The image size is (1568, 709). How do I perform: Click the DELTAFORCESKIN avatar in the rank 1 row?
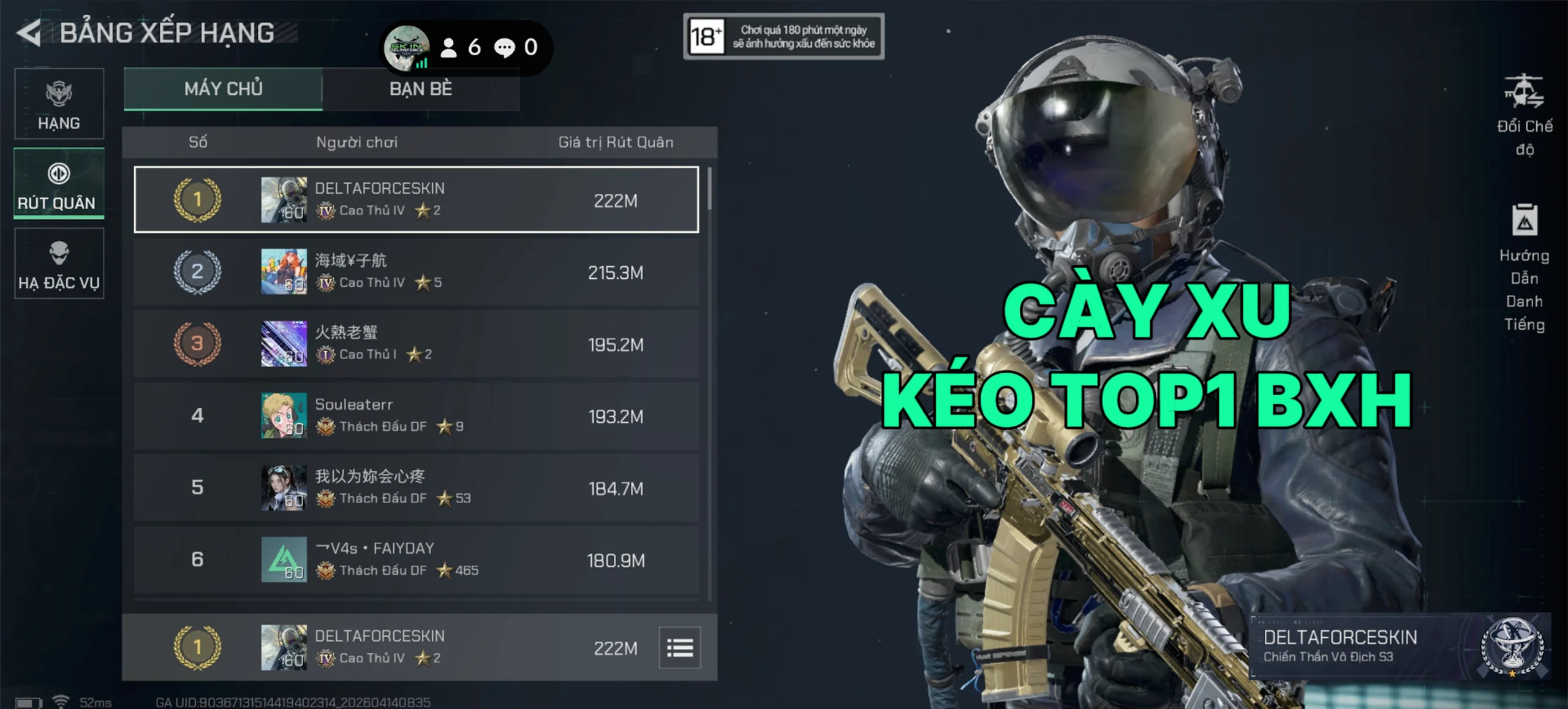(284, 200)
